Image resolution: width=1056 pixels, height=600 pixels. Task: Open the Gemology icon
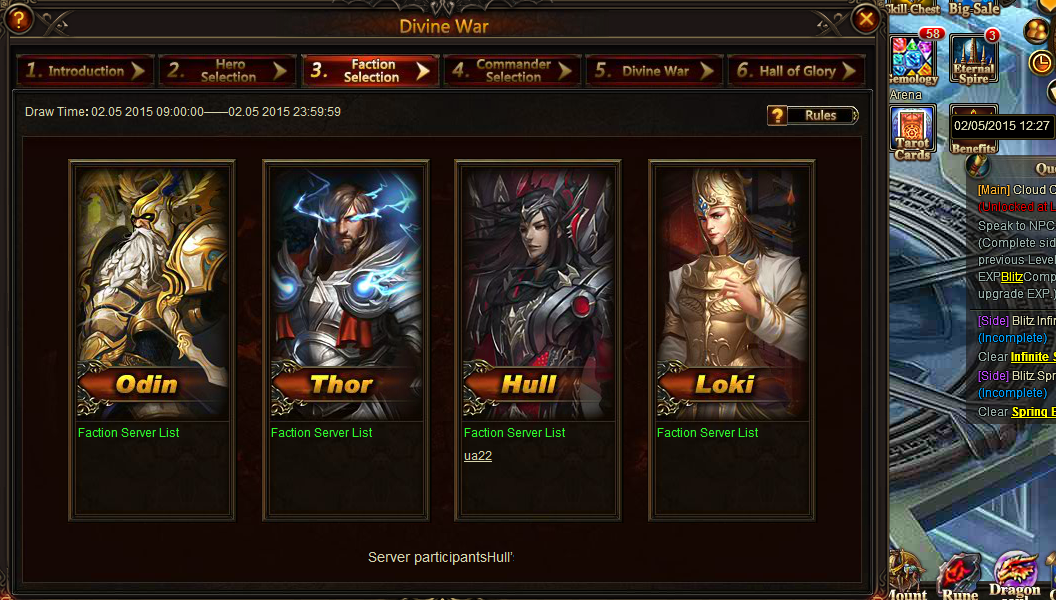click(913, 58)
